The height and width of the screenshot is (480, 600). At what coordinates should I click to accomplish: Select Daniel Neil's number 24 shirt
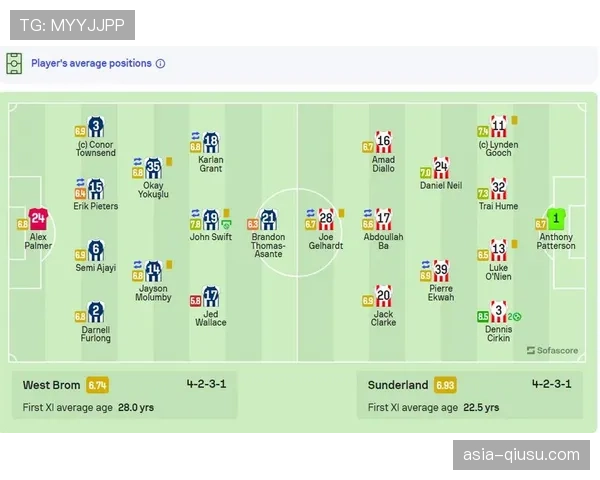click(x=441, y=168)
